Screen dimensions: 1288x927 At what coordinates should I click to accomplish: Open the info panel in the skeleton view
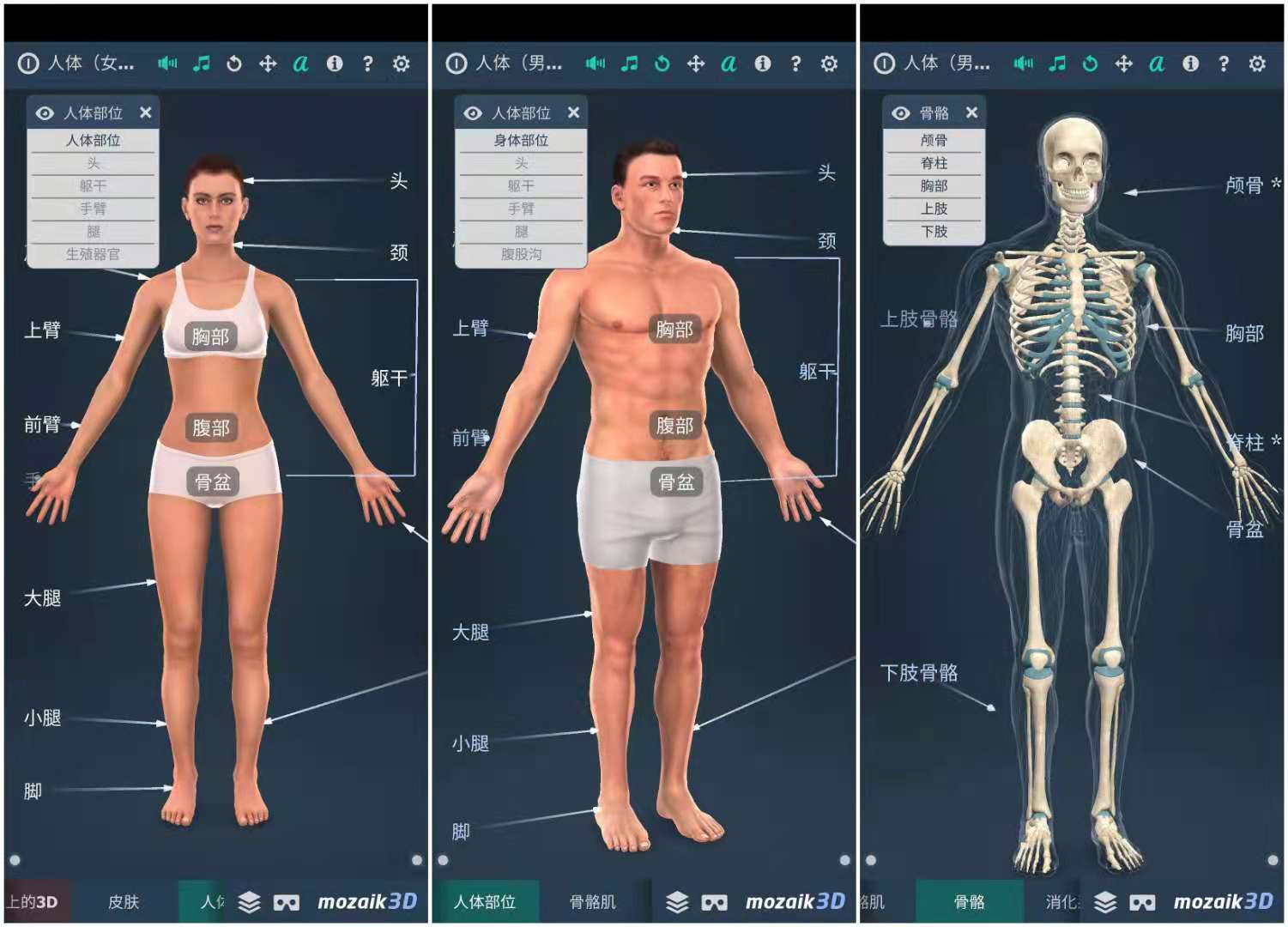(x=1190, y=64)
